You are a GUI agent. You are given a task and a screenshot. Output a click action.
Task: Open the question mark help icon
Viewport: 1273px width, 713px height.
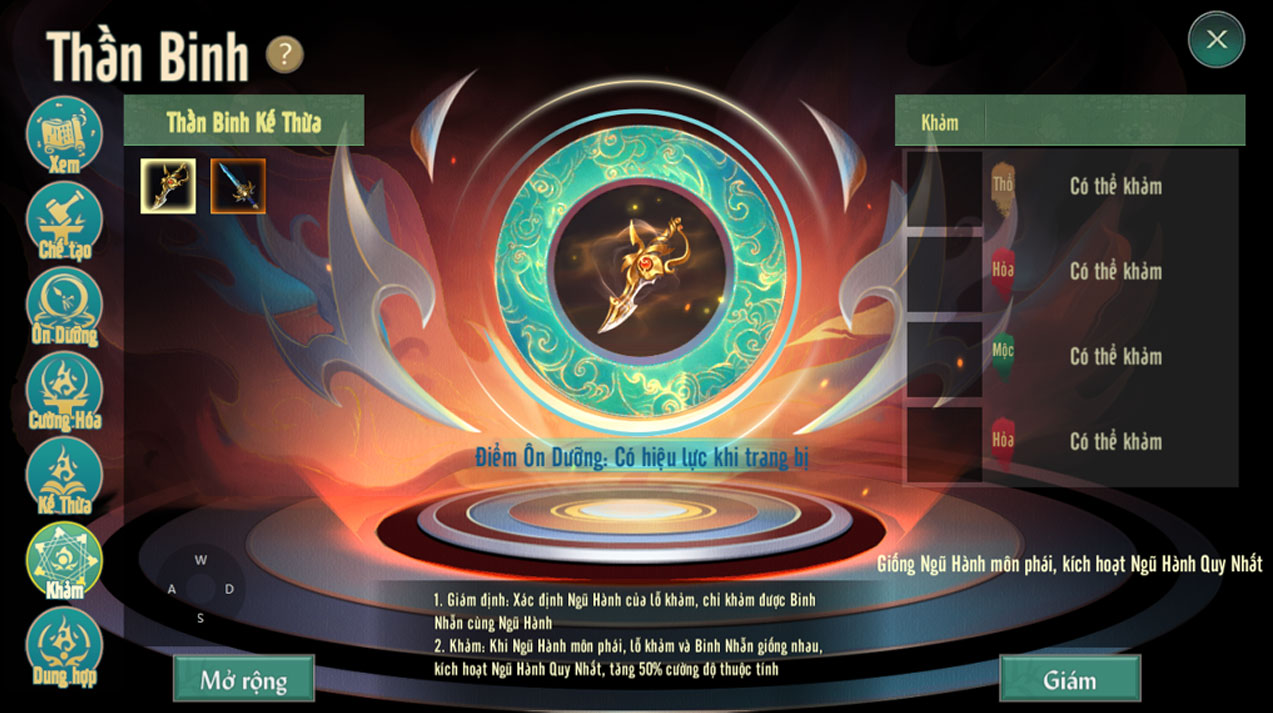285,55
